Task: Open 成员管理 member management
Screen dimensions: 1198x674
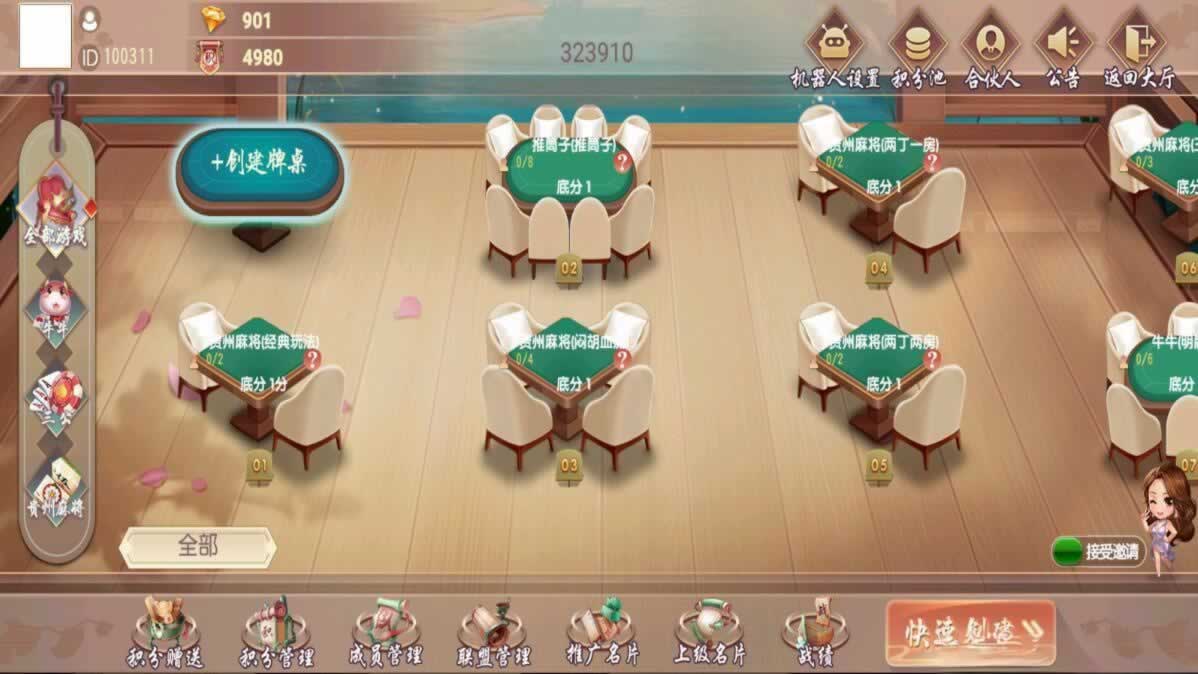Action: (x=385, y=633)
